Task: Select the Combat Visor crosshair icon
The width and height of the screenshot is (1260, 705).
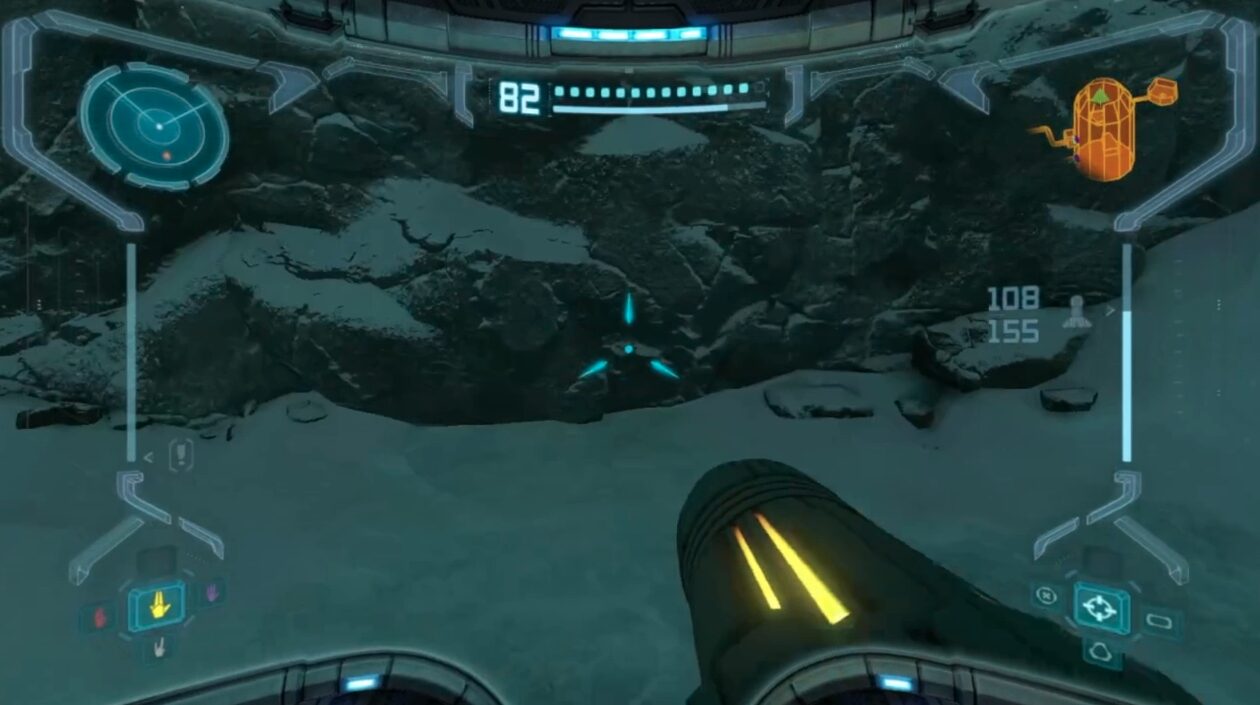Action: point(1101,607)
